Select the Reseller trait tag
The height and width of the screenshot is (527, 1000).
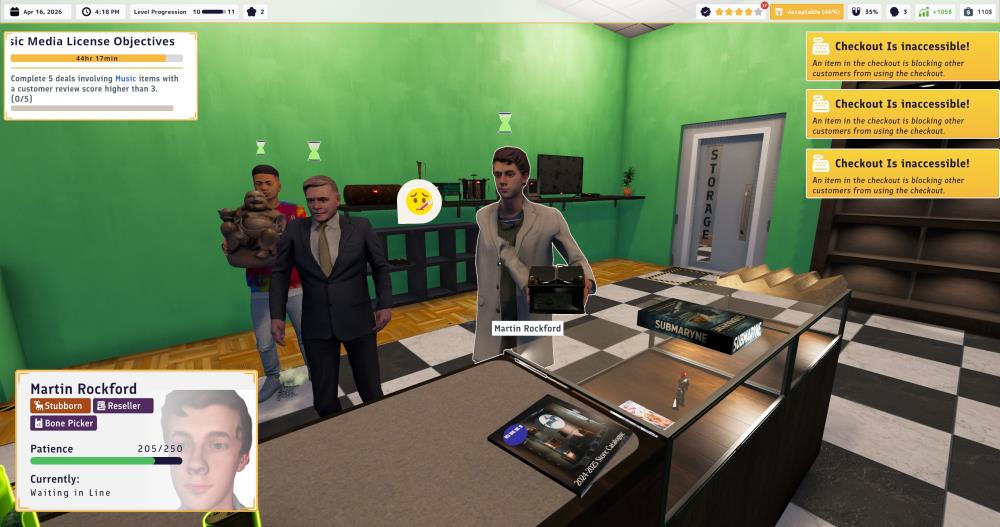point(123,406)
